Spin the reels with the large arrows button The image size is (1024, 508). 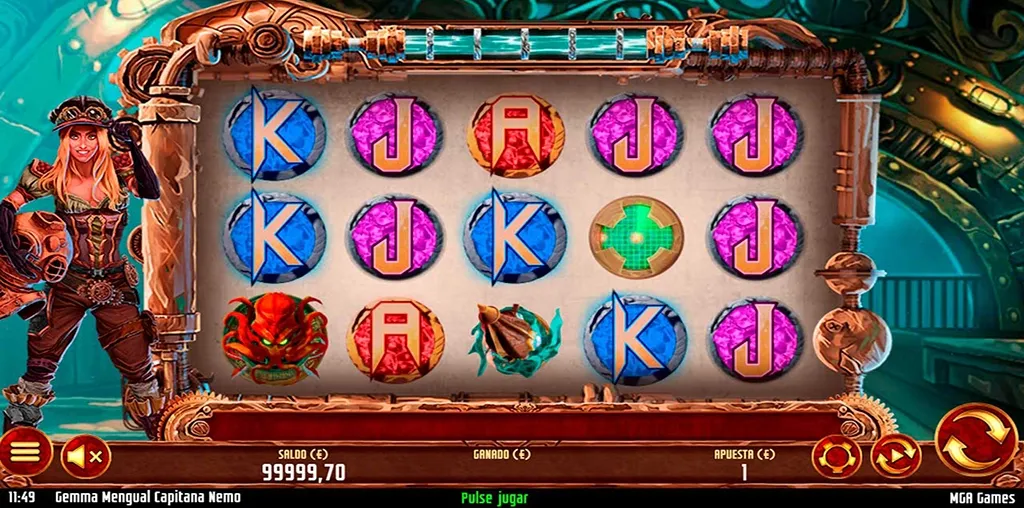coord(973,441)
